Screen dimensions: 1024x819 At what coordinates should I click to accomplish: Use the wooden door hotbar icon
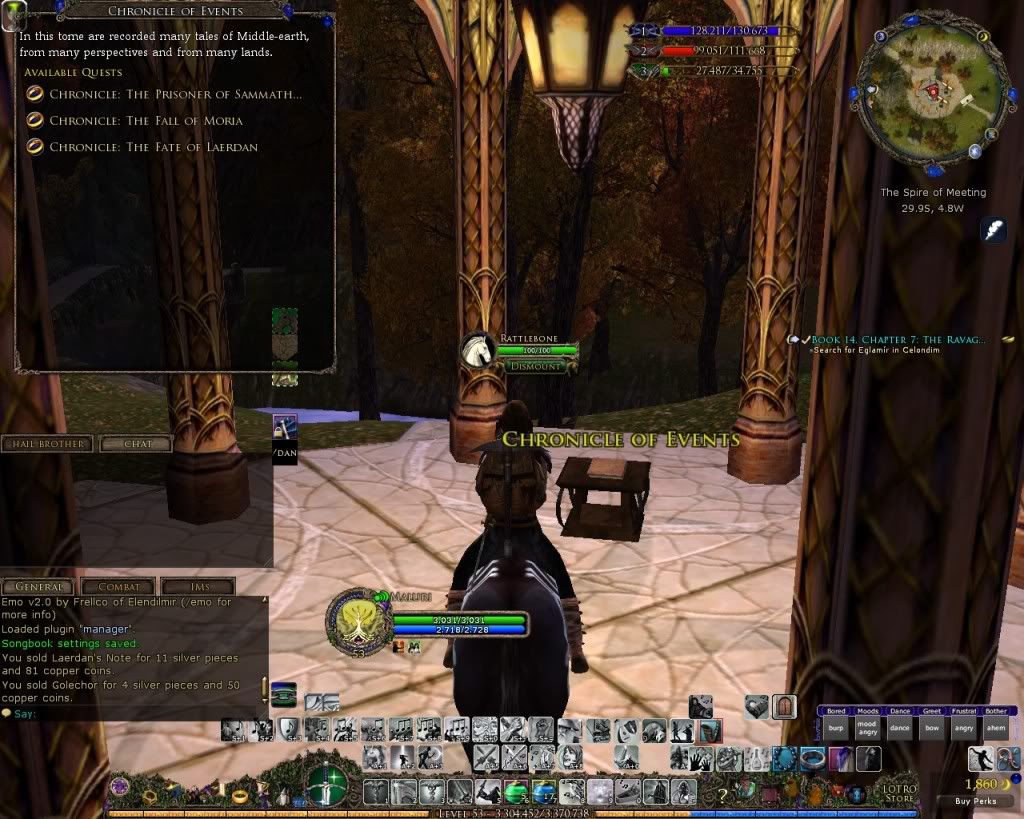784,707
